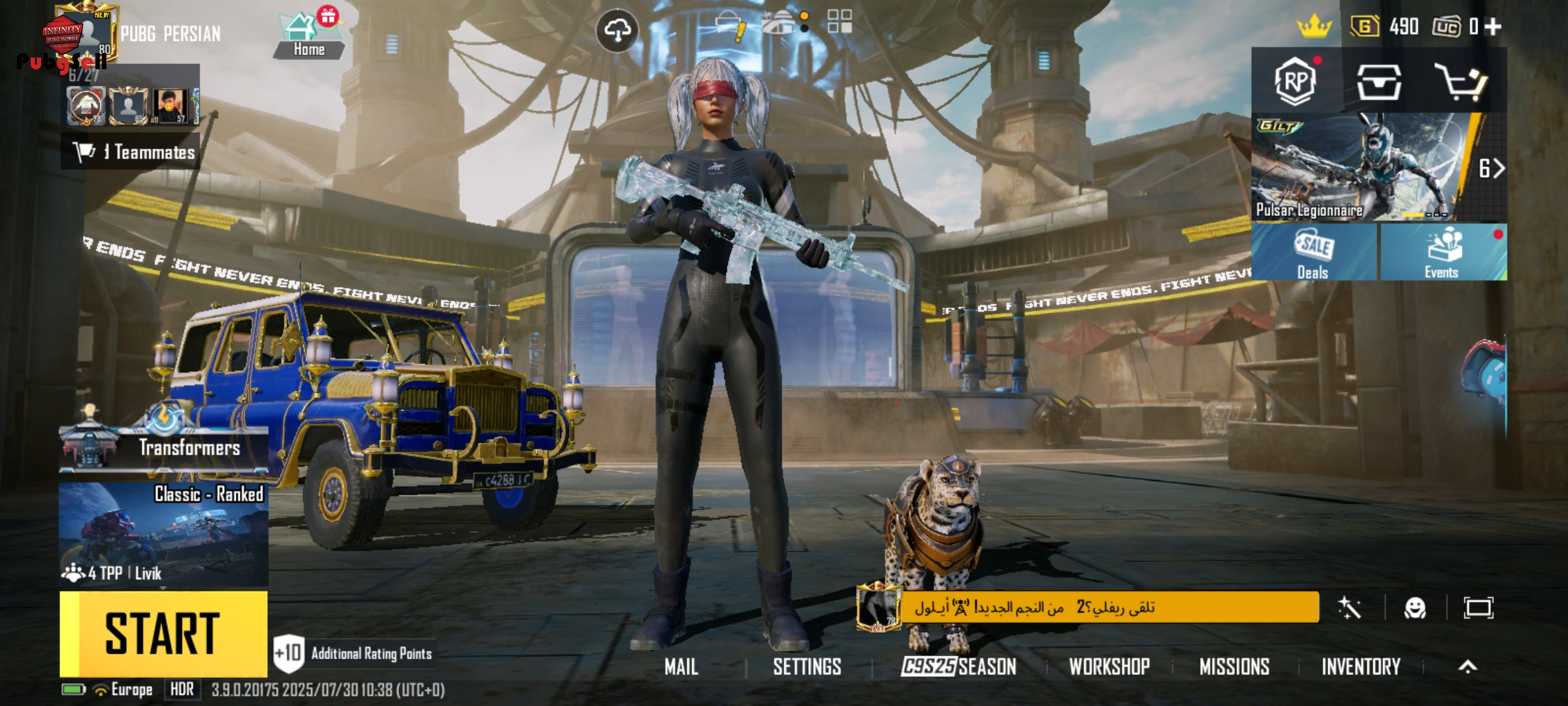The image size is (1568, 706).
Task: Open the INVENTORY menu
Action: tap(1361, 667)
